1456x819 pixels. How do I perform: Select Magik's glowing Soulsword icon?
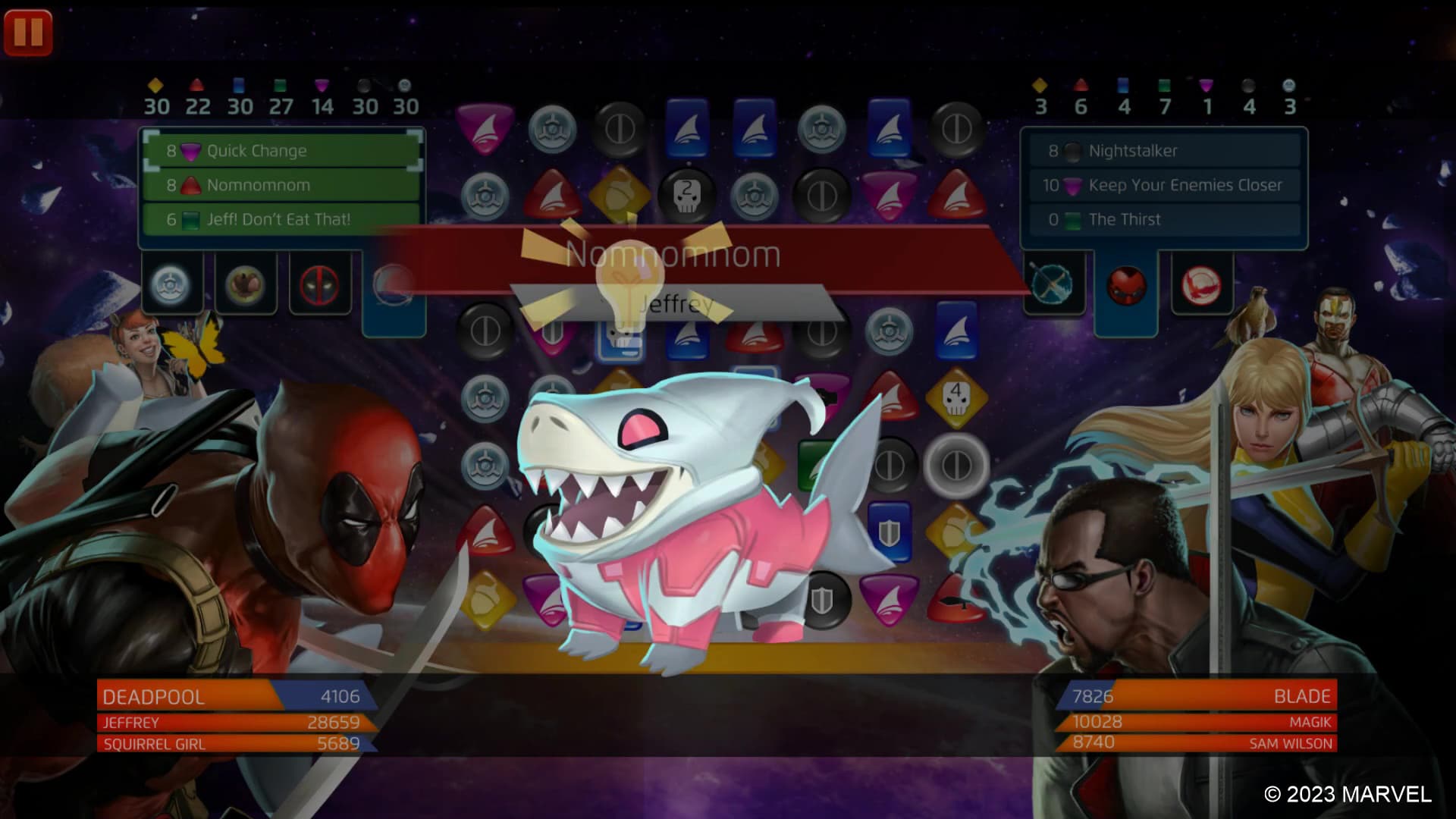click(x=1054, y=286)
